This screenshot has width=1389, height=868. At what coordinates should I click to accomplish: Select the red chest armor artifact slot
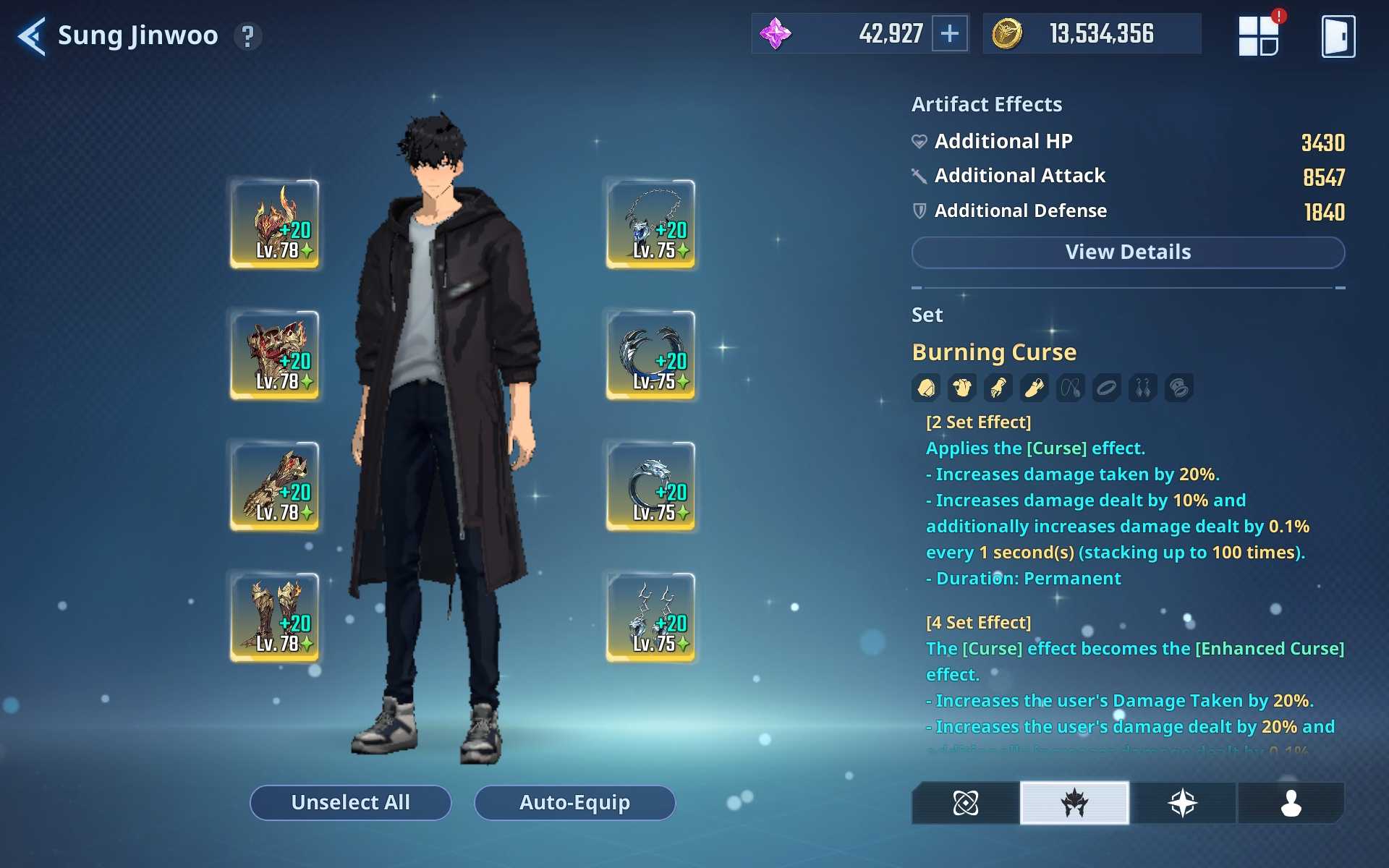(275, 355)
